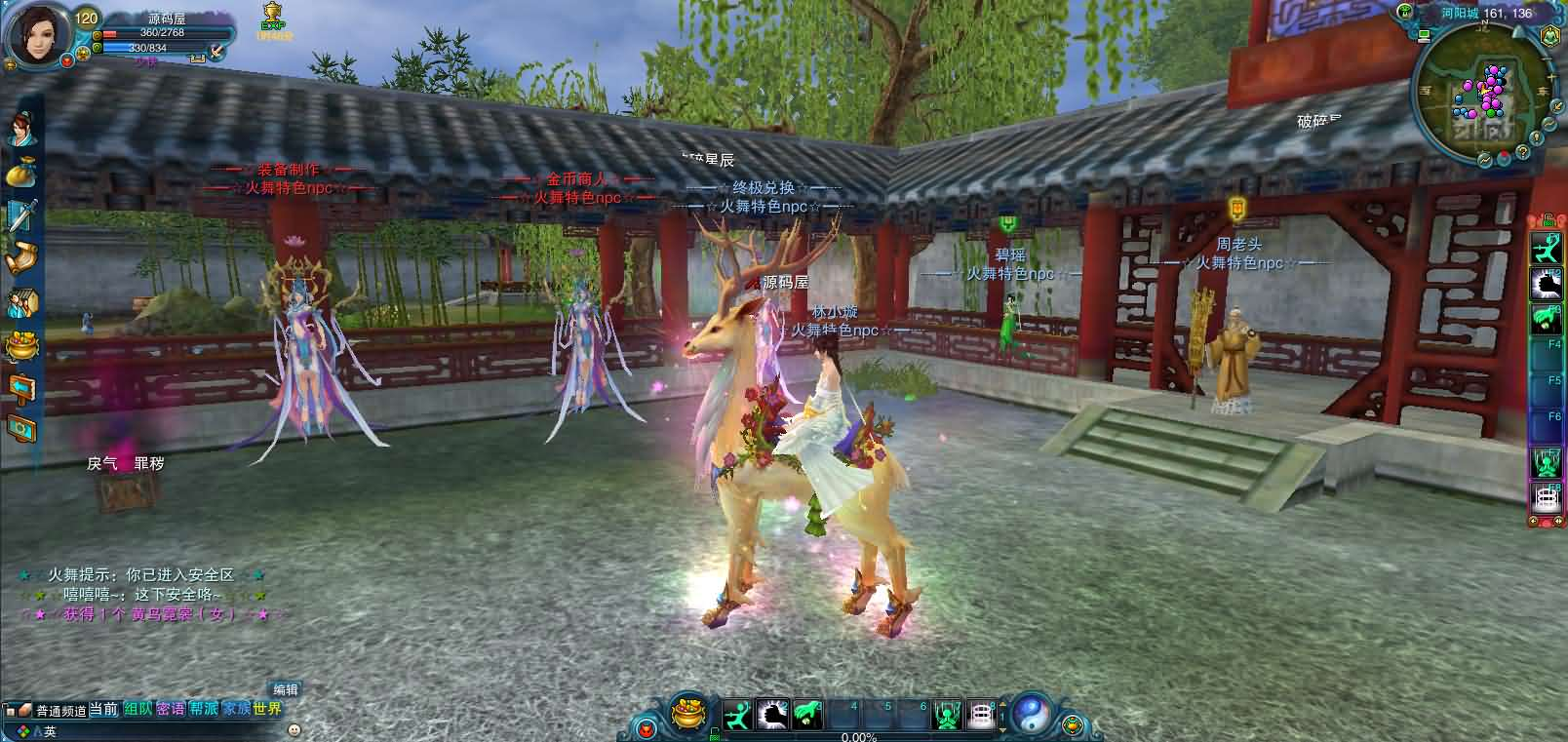The width and height of the screenshot is (1568, 742).
Task: Open the treasure pot beside the hotbar
Action: click(690, 716)
